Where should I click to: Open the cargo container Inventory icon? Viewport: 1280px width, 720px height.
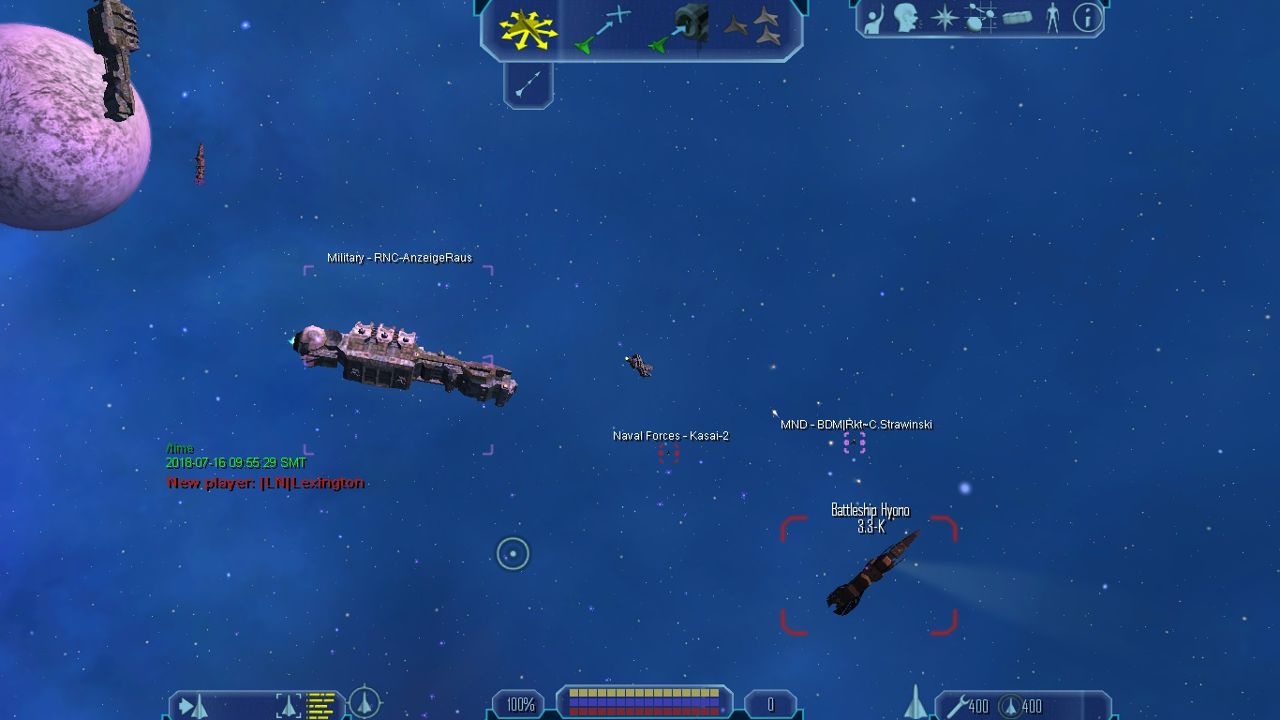coord(1017,18)
